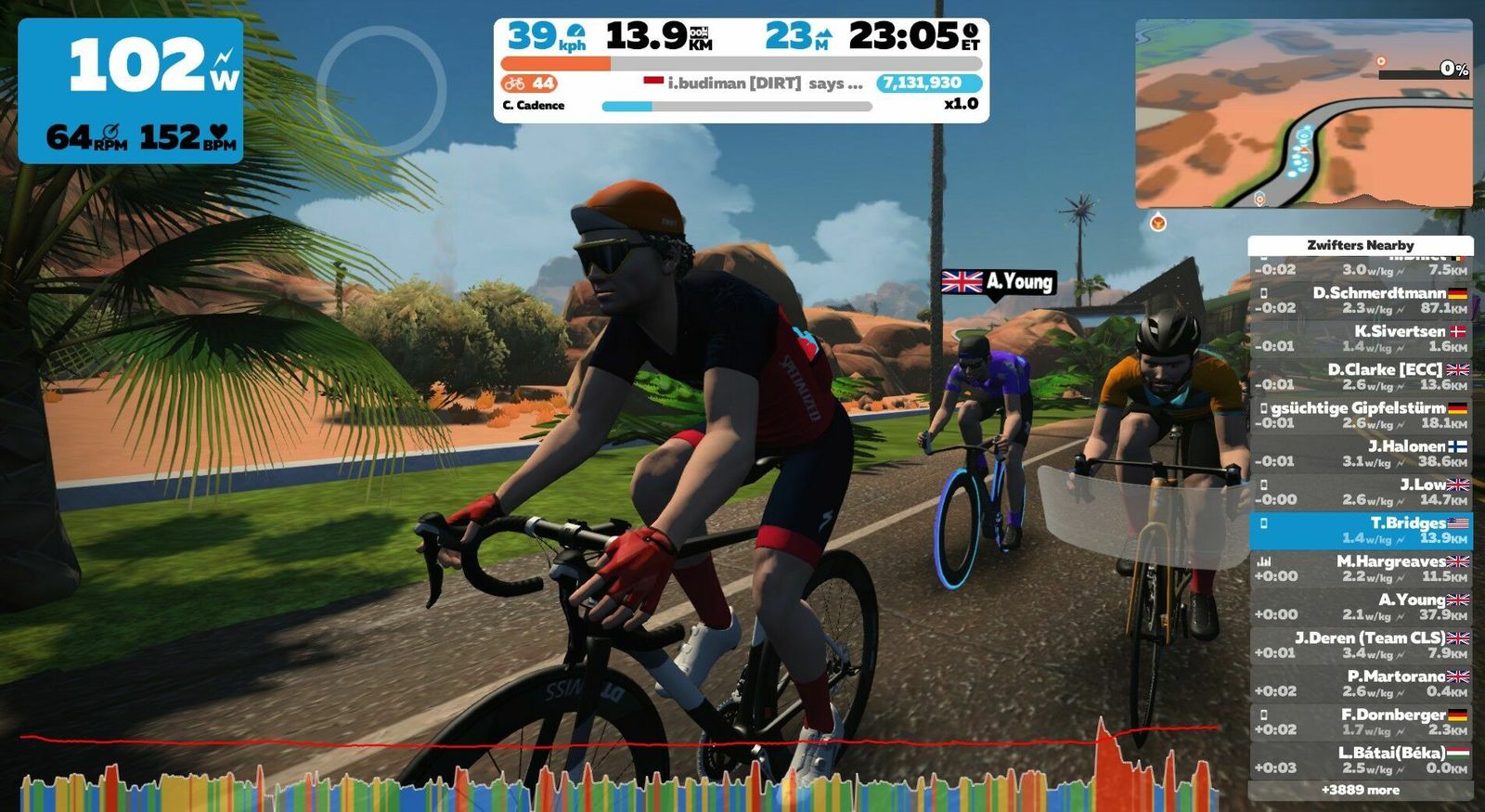Image resolution: width=1485 pixels, height=812 pixels.
Task: View rider L.Bátai(Béka) in the list
Action: (x=1361, y=760)
